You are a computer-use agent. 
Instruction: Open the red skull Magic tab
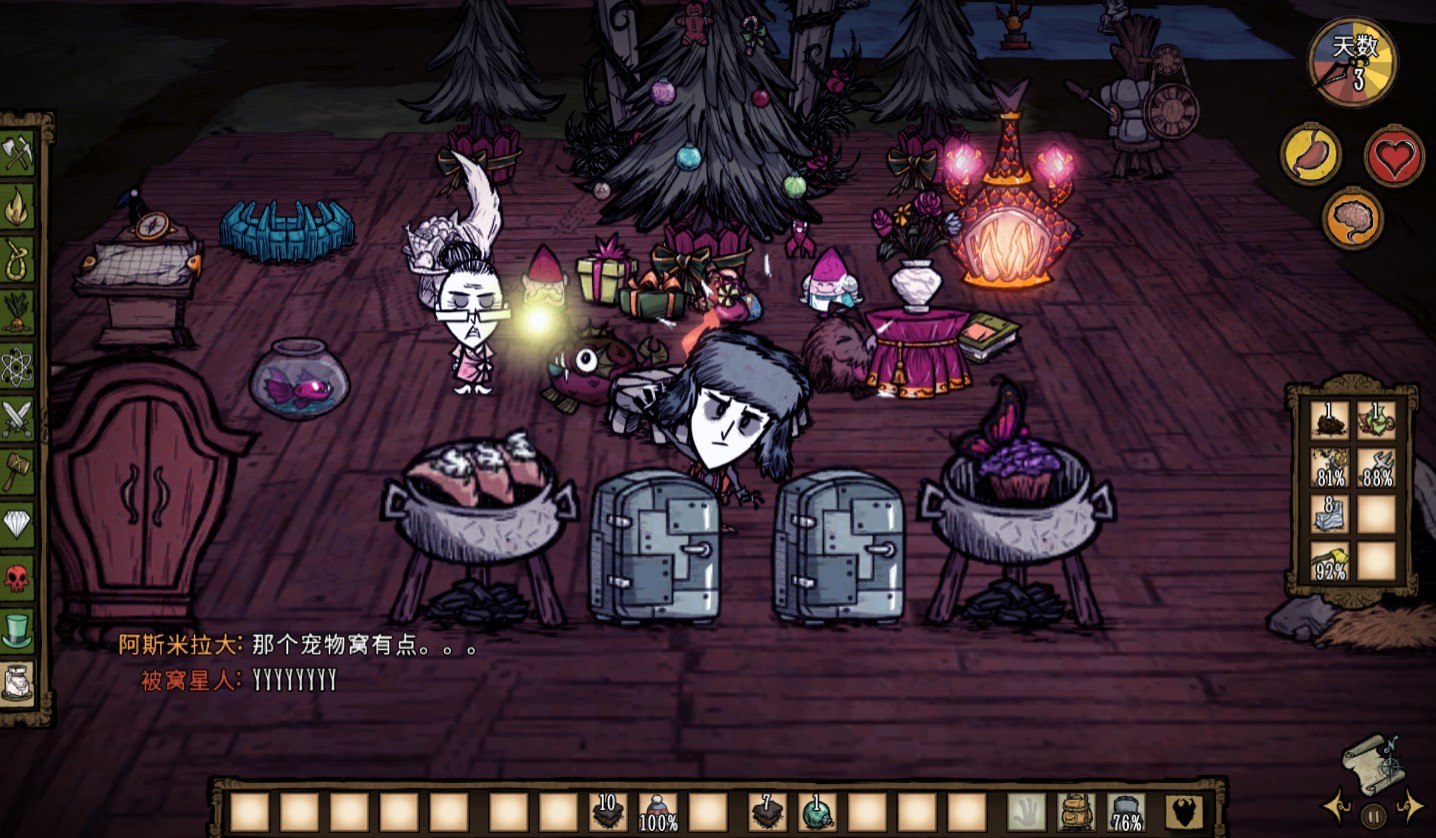pyautogui.click(x=17, y=577)
